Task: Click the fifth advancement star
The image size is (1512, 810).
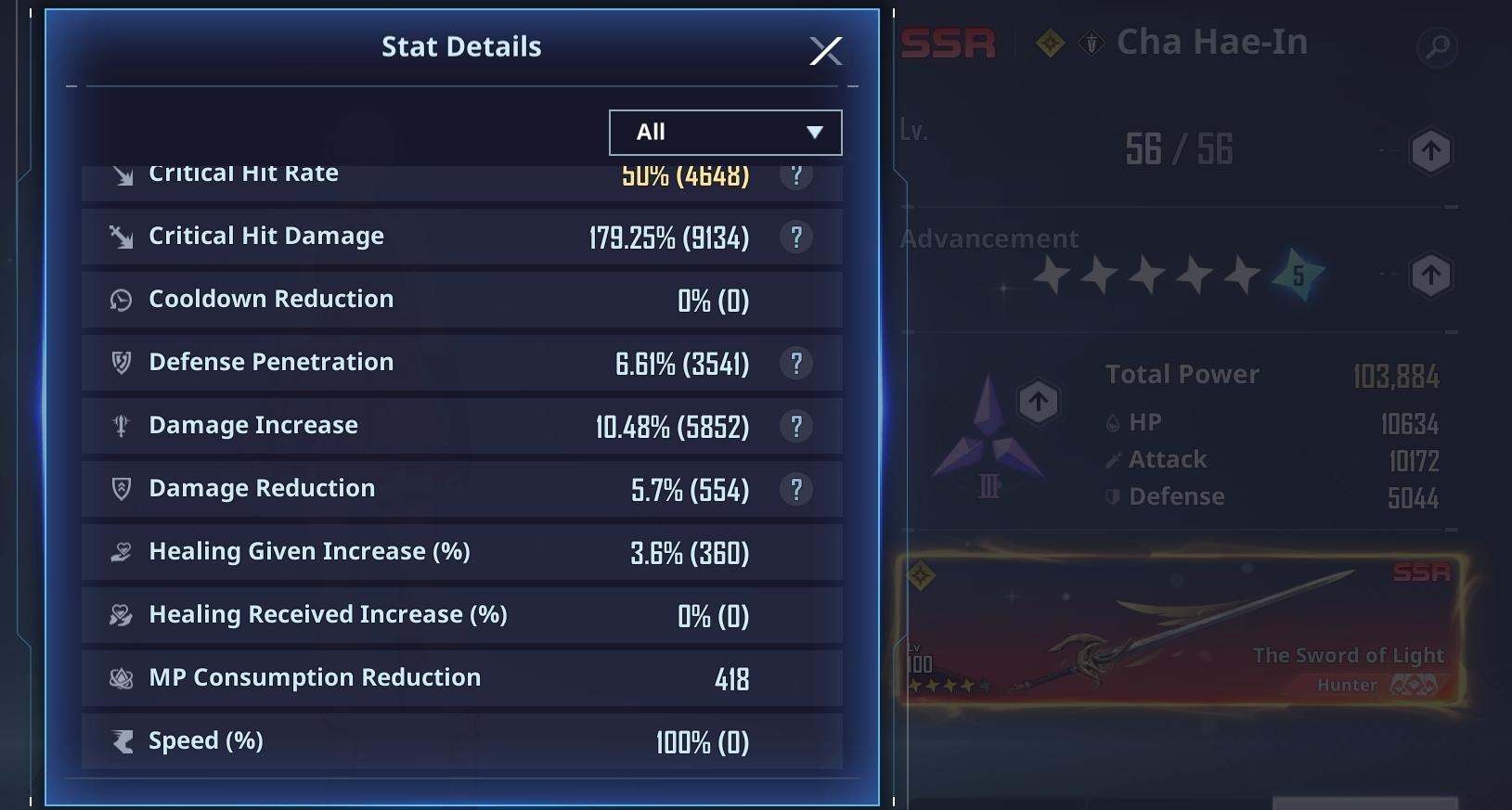Action: [1242, 275]
